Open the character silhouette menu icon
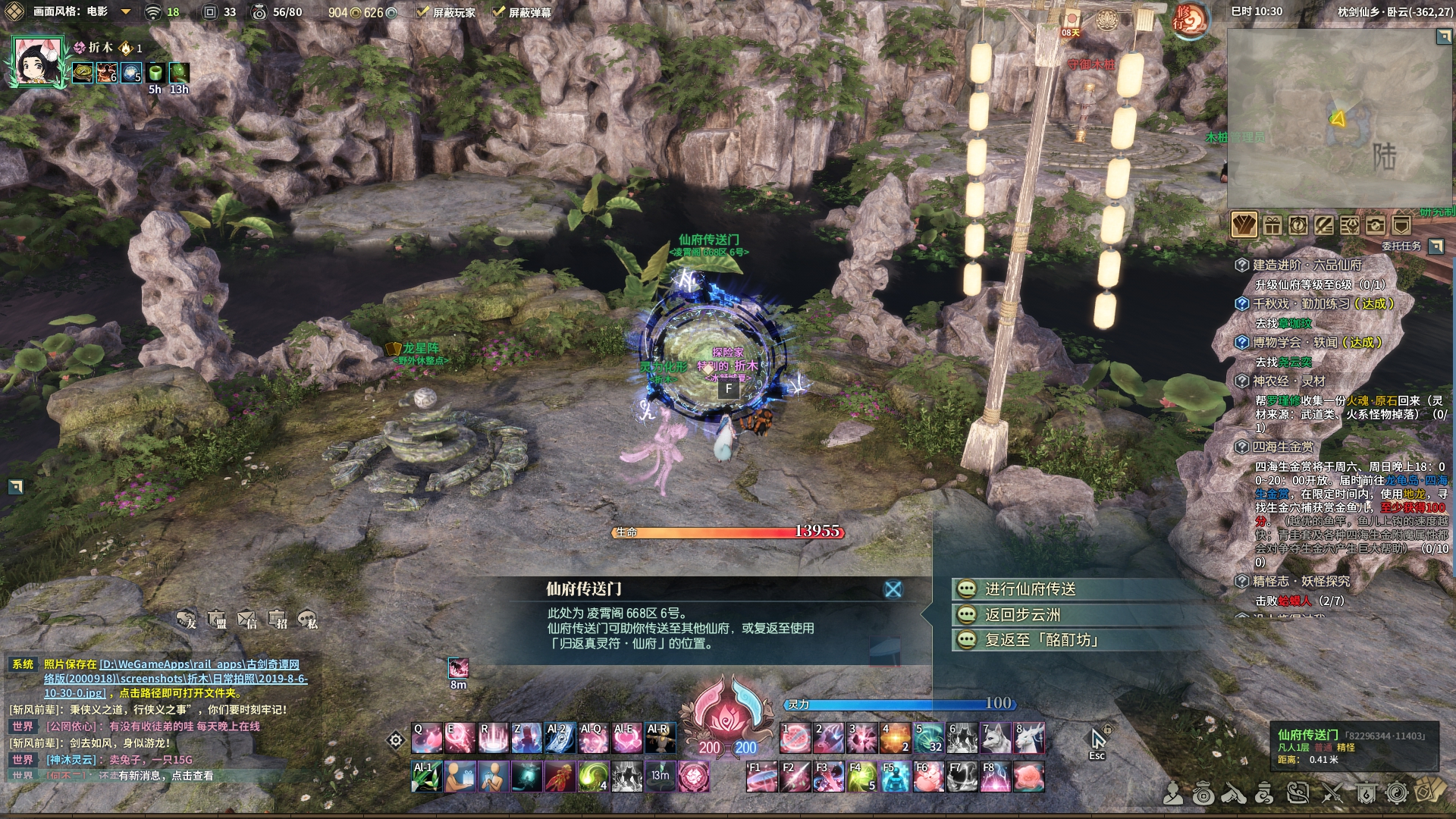Image resolution: width=1456 pixels, height=819 pixels. click(1173, 793)
